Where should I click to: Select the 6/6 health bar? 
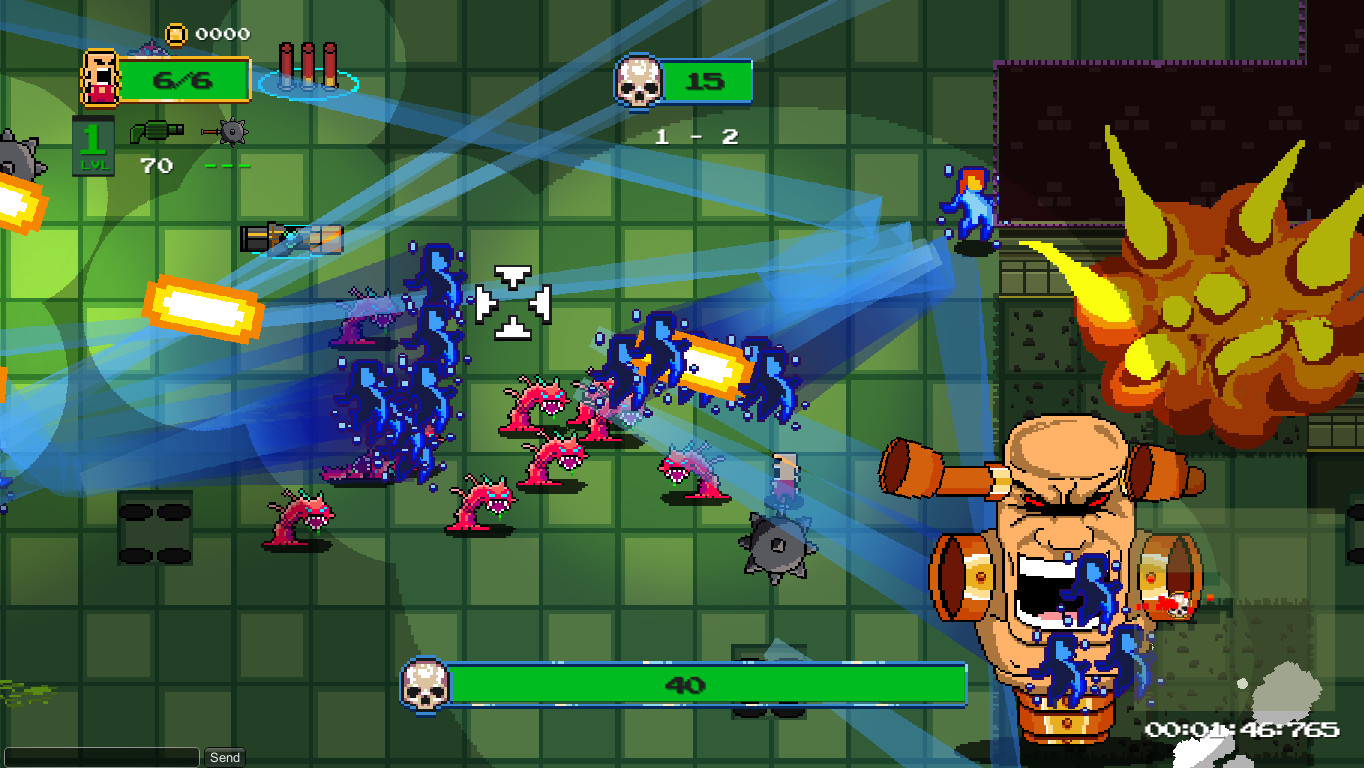183,80
